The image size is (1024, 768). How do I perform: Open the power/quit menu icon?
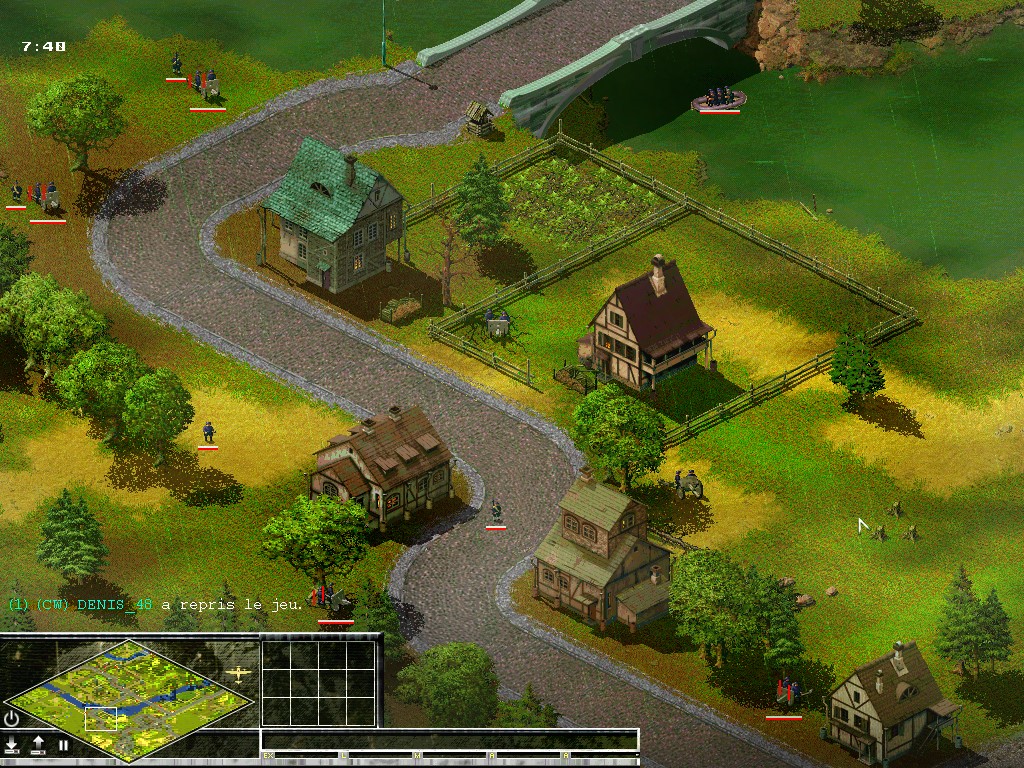(12, 718)
